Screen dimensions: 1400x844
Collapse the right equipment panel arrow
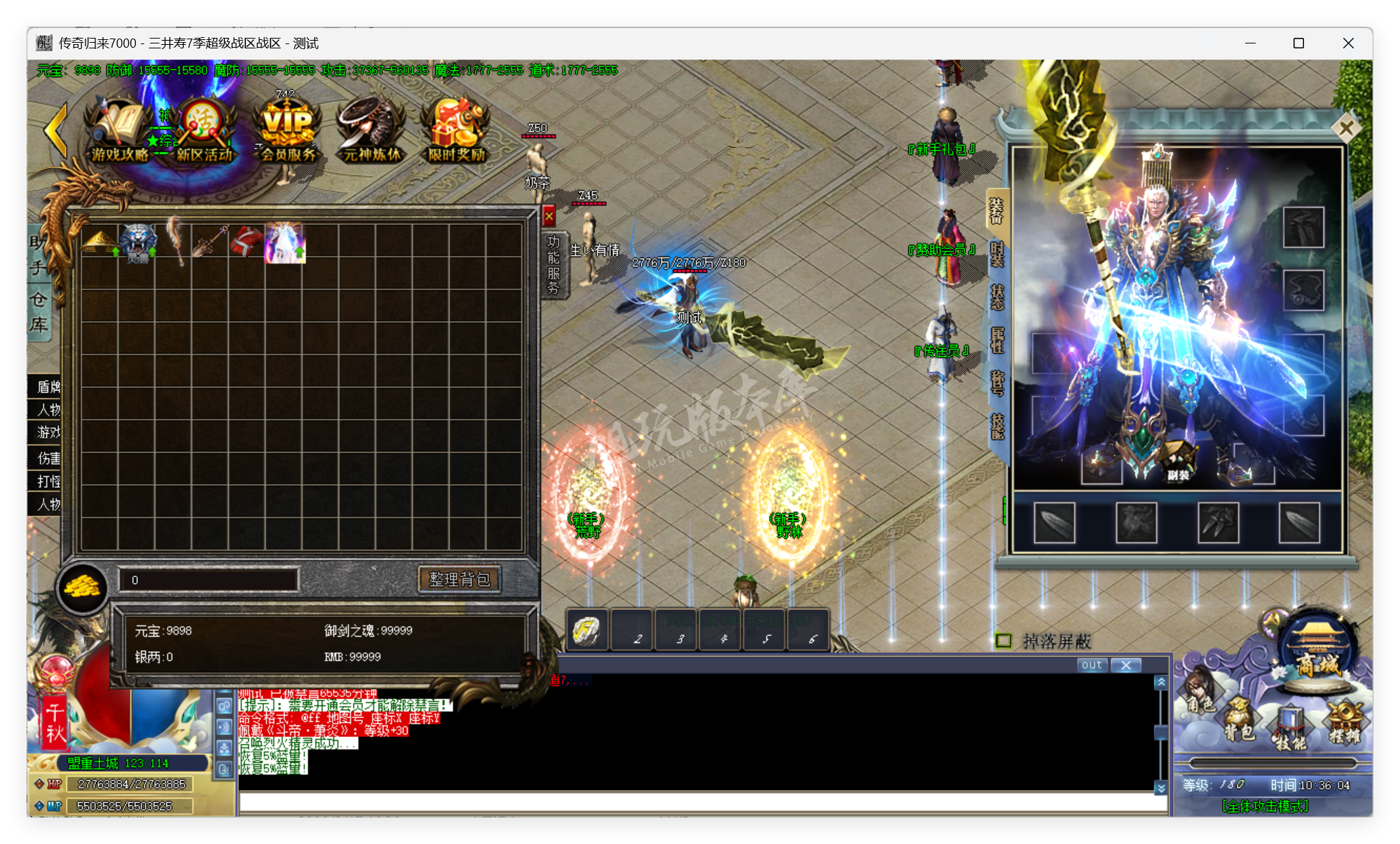pyautogui.click(x=1346, y=128)
